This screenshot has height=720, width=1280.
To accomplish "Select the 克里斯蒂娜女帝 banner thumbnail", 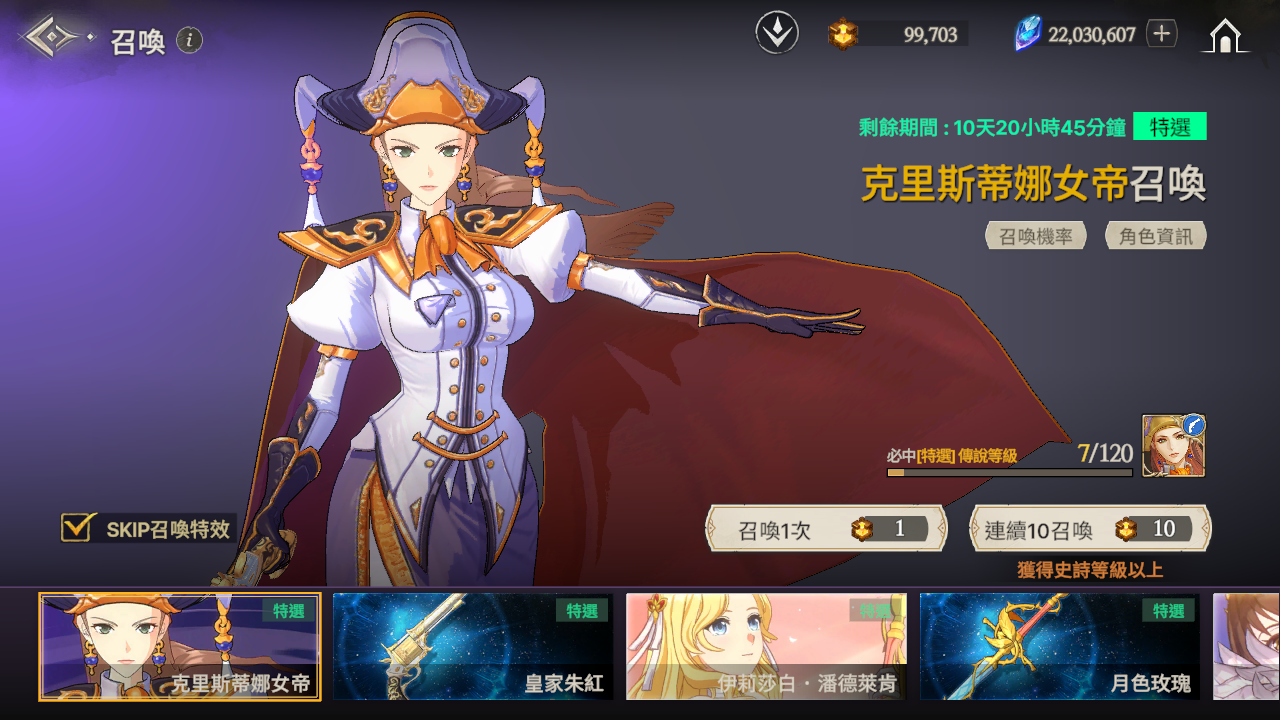I will 180,646.
